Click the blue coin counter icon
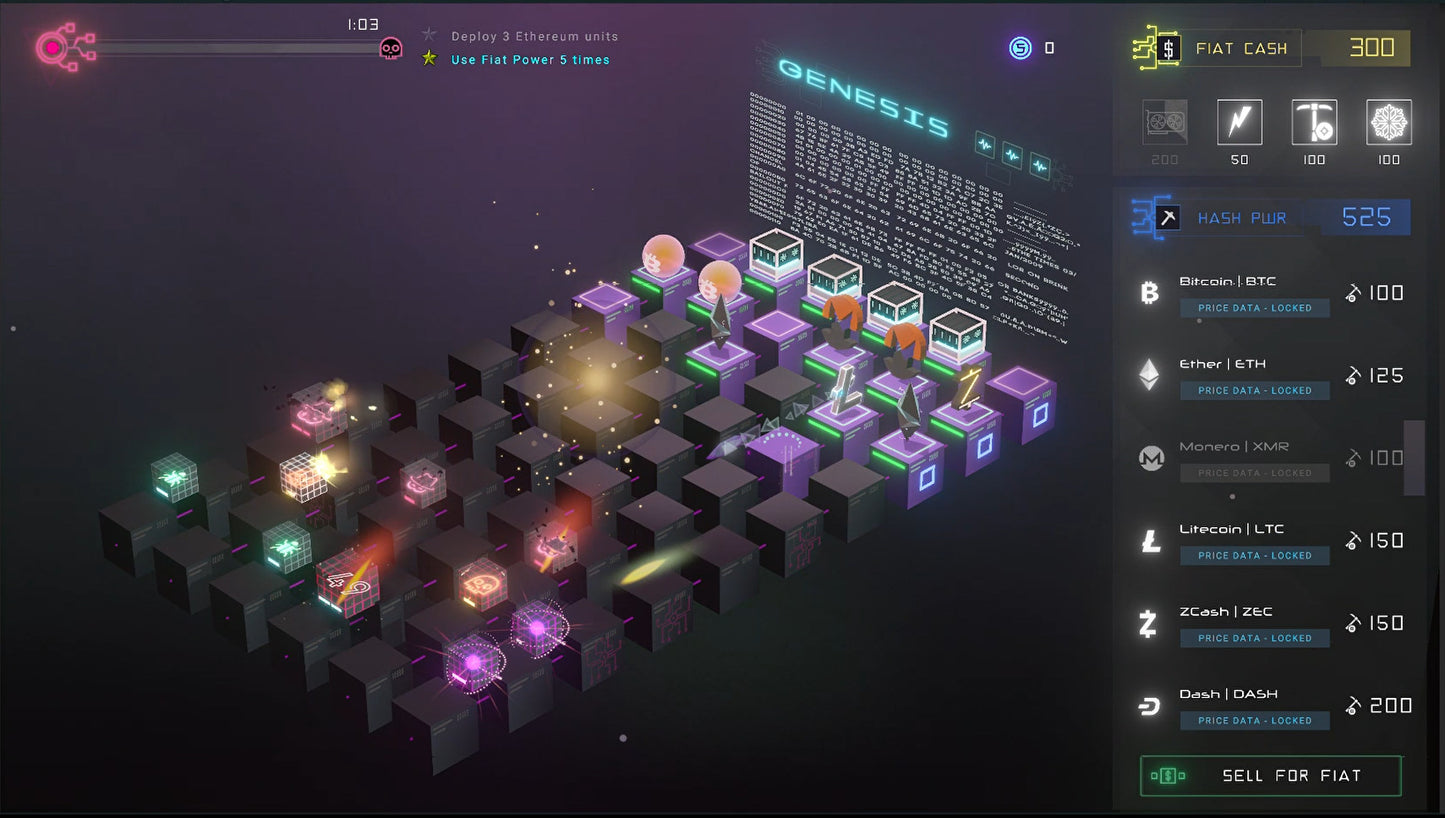This screenshot has width=1445, height=818. tap(1020, 48)
